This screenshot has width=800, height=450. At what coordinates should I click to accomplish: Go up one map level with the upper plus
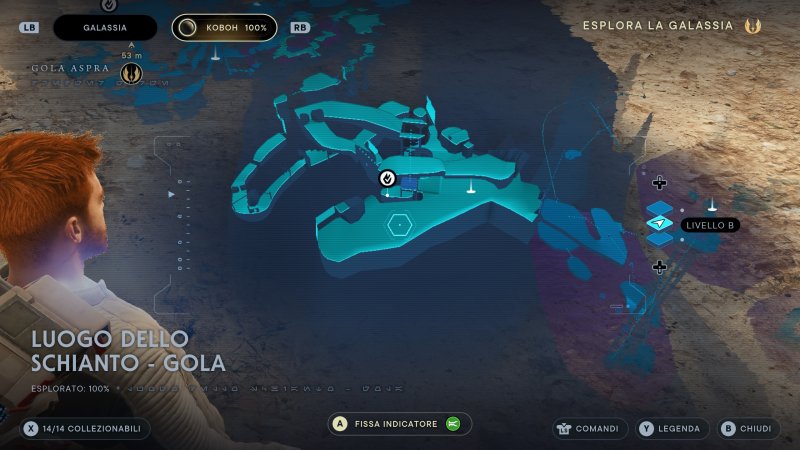tap(659, 182)
